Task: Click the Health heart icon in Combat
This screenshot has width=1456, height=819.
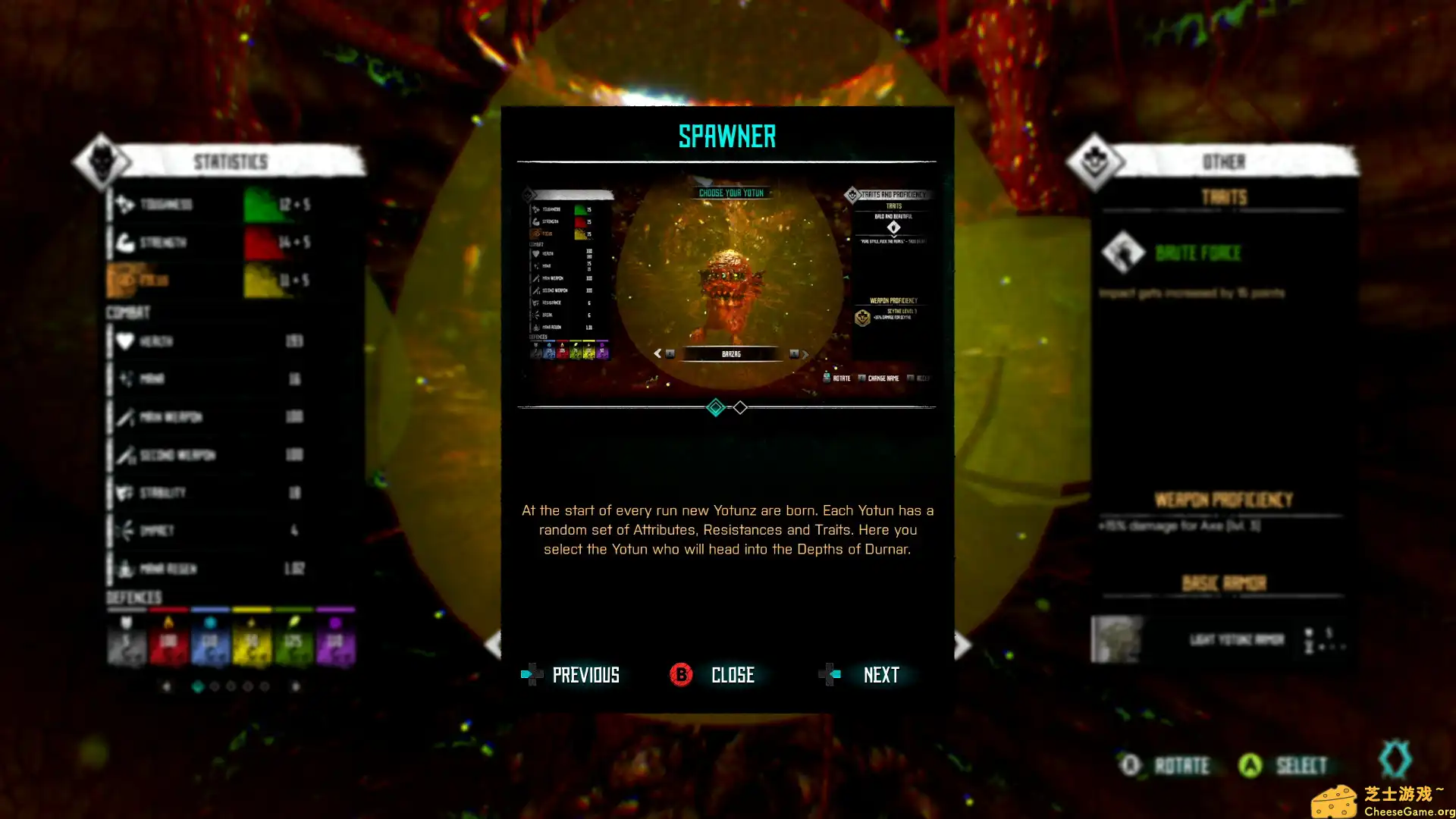Action: pyautogui.click(x=125, y=341)
